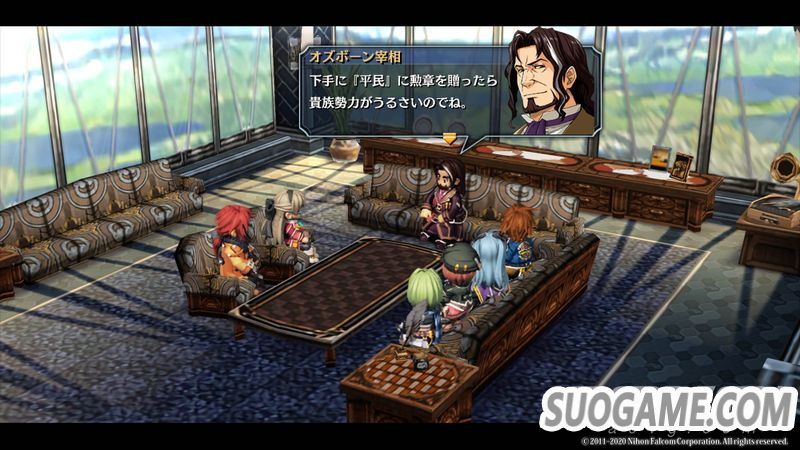This screenshot has width=800, height=450.
Task: Advance Chancellor Osborne's dialogue box
Action: (449, 137)
